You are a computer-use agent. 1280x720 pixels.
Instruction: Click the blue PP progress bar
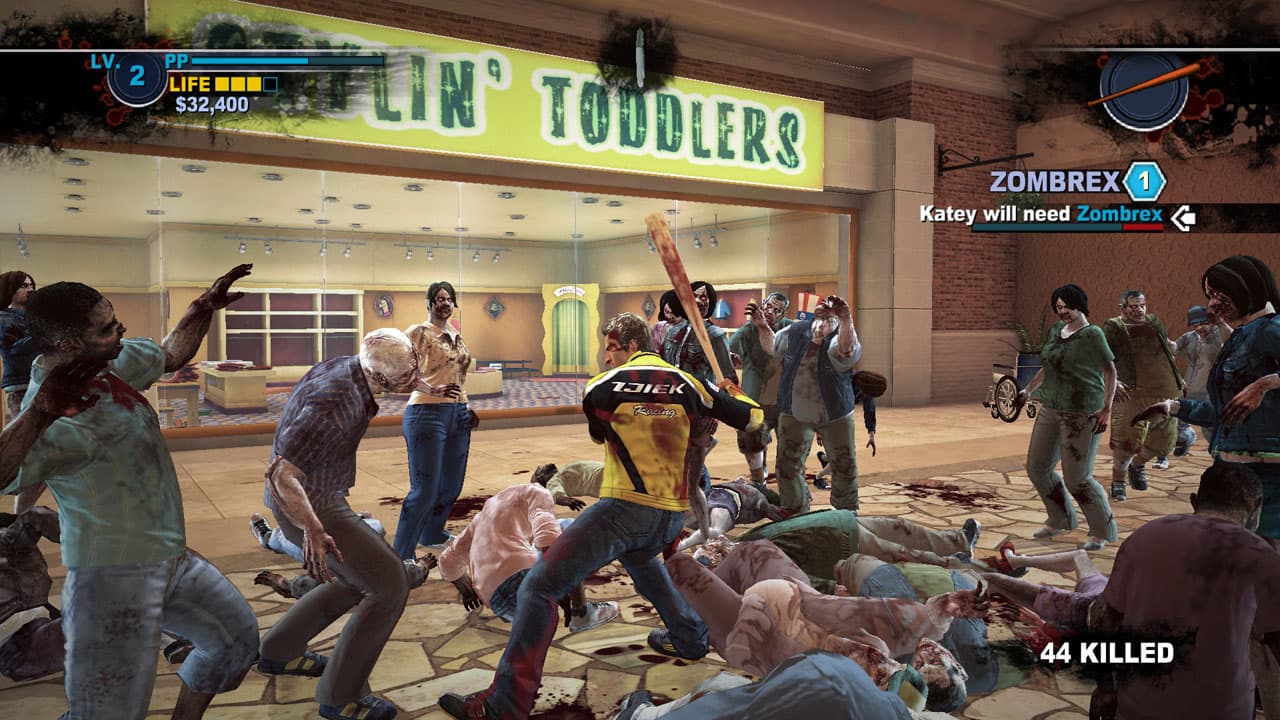(250, 62)
